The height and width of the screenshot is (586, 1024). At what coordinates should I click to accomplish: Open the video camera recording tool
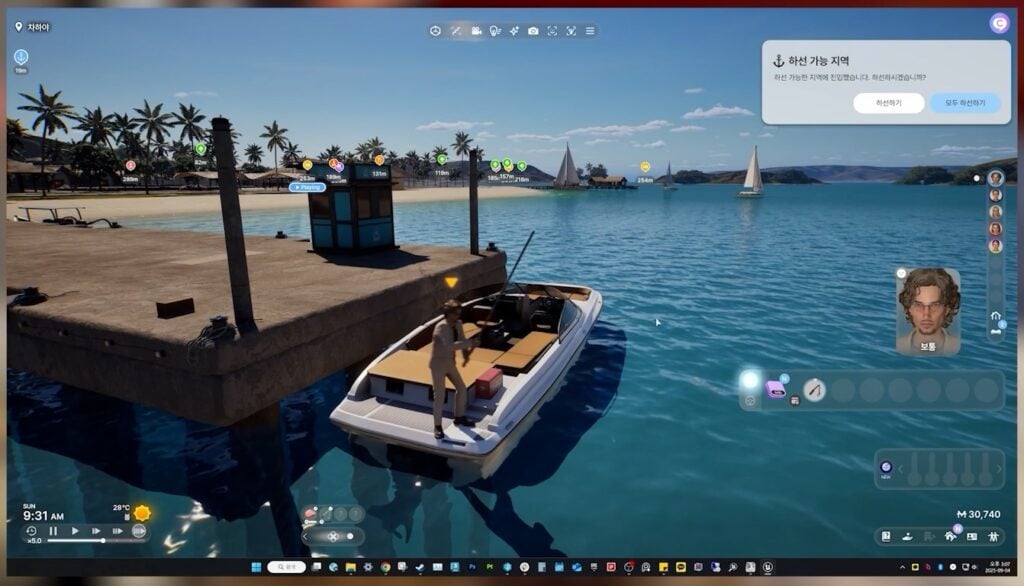tap(476, 31)
